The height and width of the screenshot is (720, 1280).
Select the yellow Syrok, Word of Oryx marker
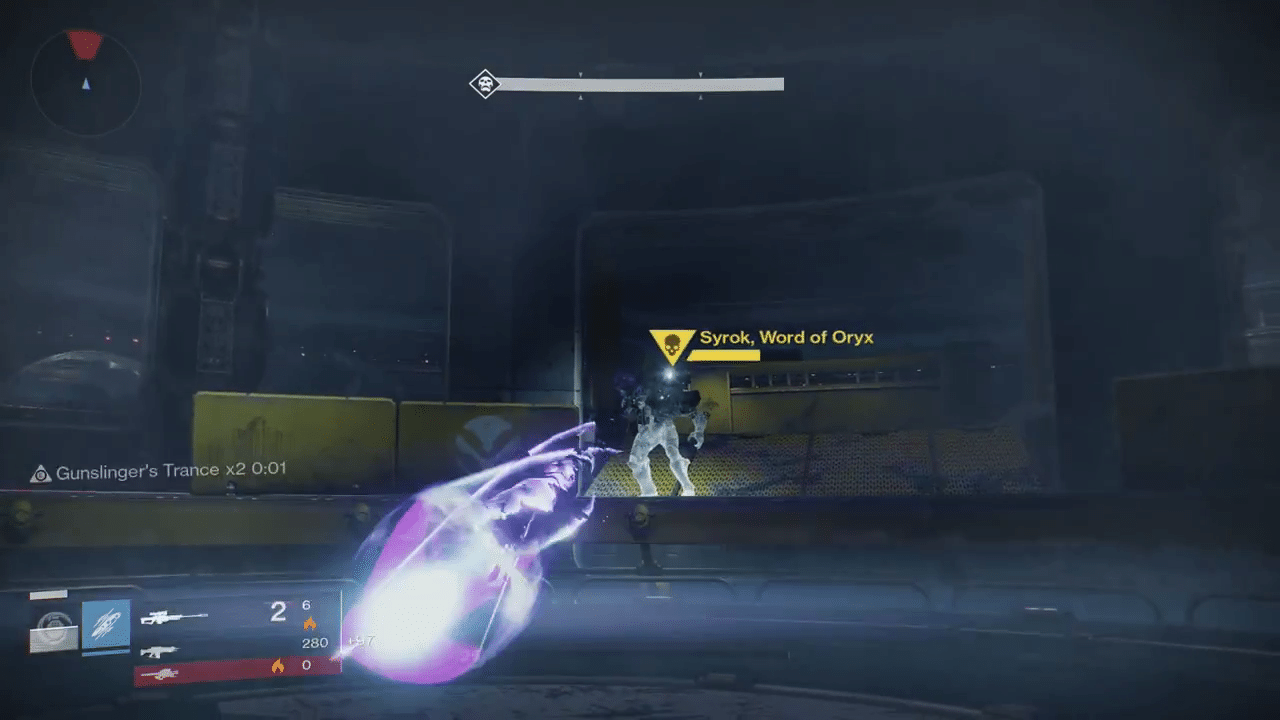point(668,346)
